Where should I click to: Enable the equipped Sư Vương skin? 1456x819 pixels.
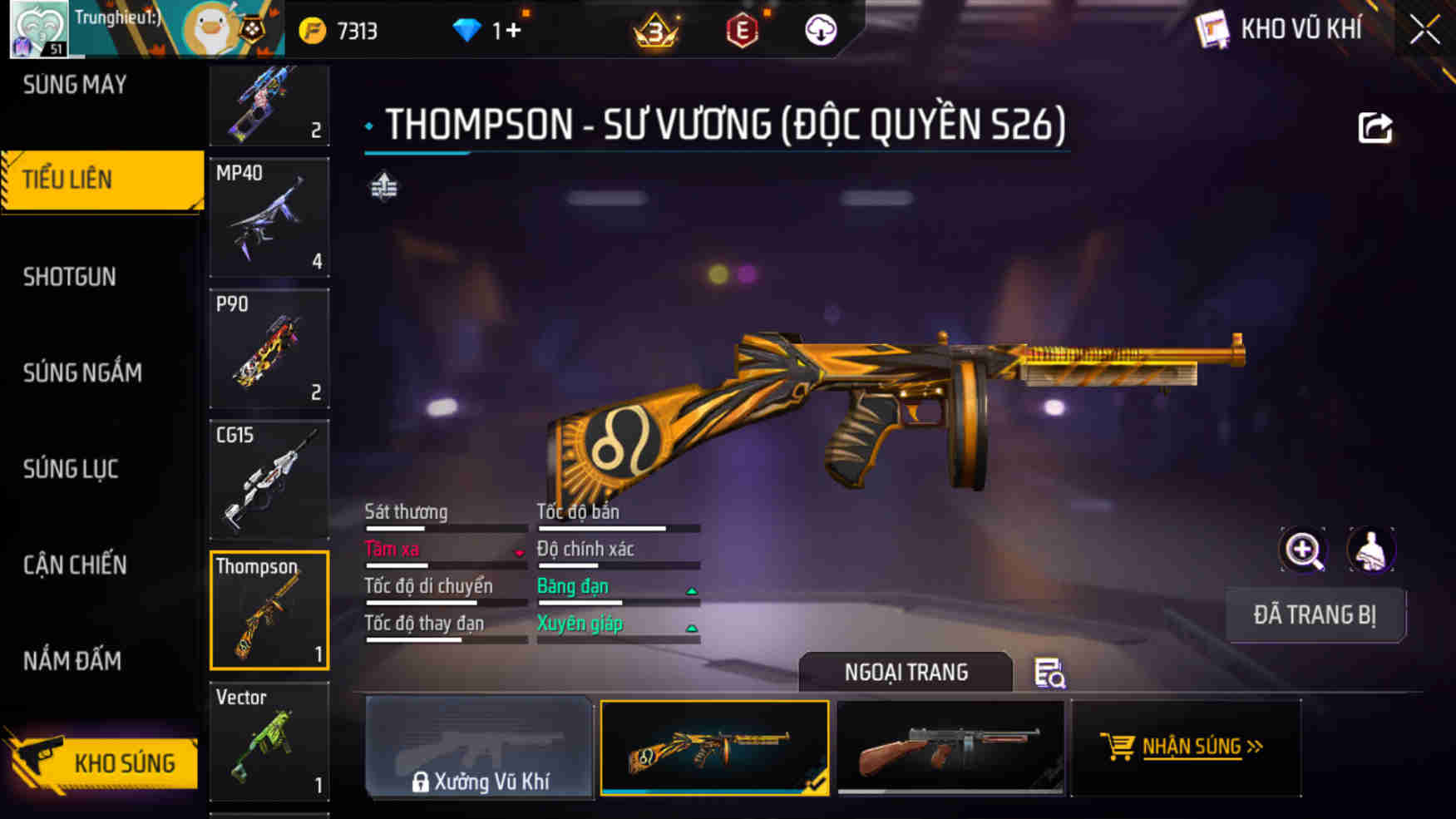click(x=714, y=747)
